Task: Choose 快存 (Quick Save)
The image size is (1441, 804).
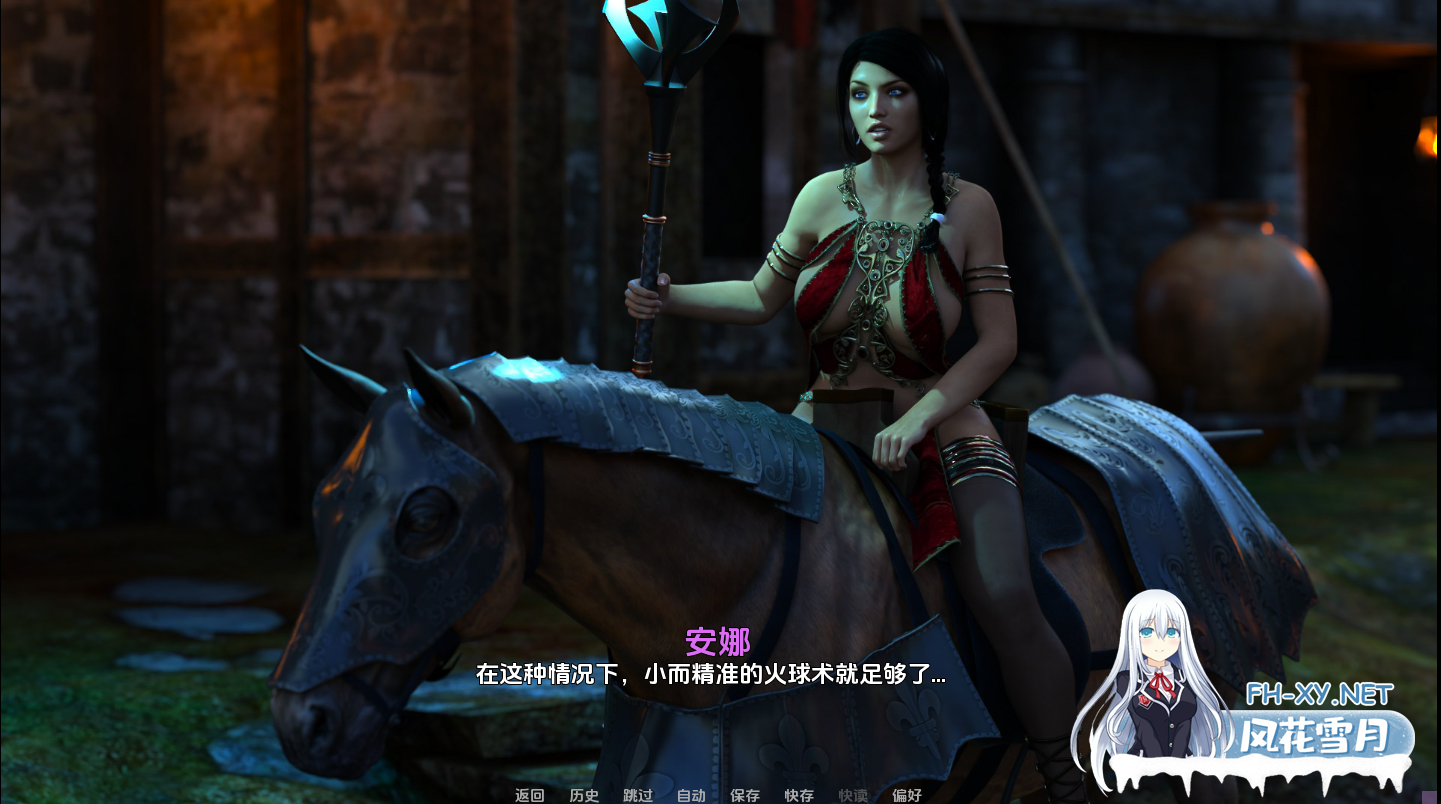Action: [799, 795]
